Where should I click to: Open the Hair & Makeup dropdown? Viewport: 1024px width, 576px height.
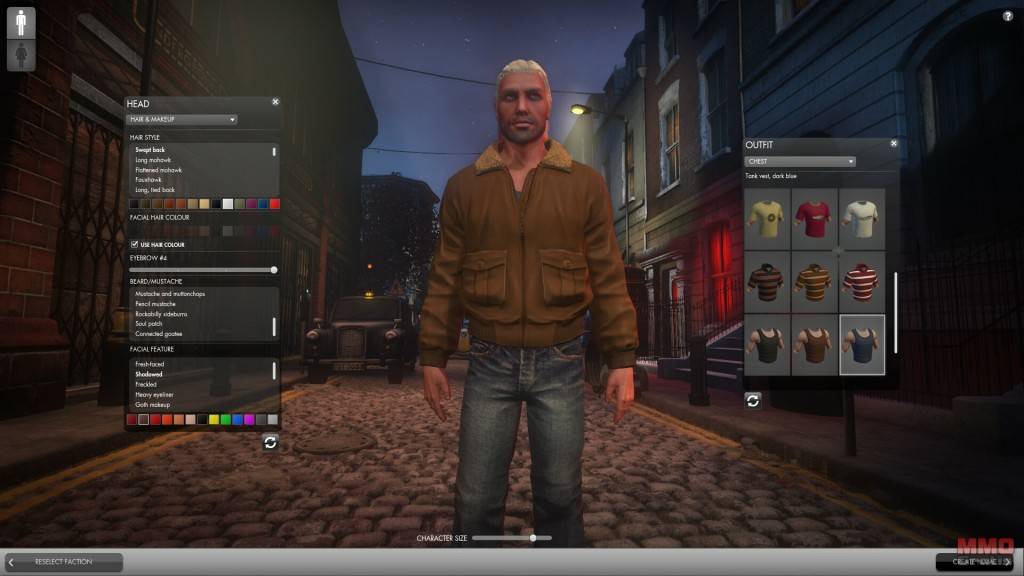pyautogui.click(x=182, y=120)
